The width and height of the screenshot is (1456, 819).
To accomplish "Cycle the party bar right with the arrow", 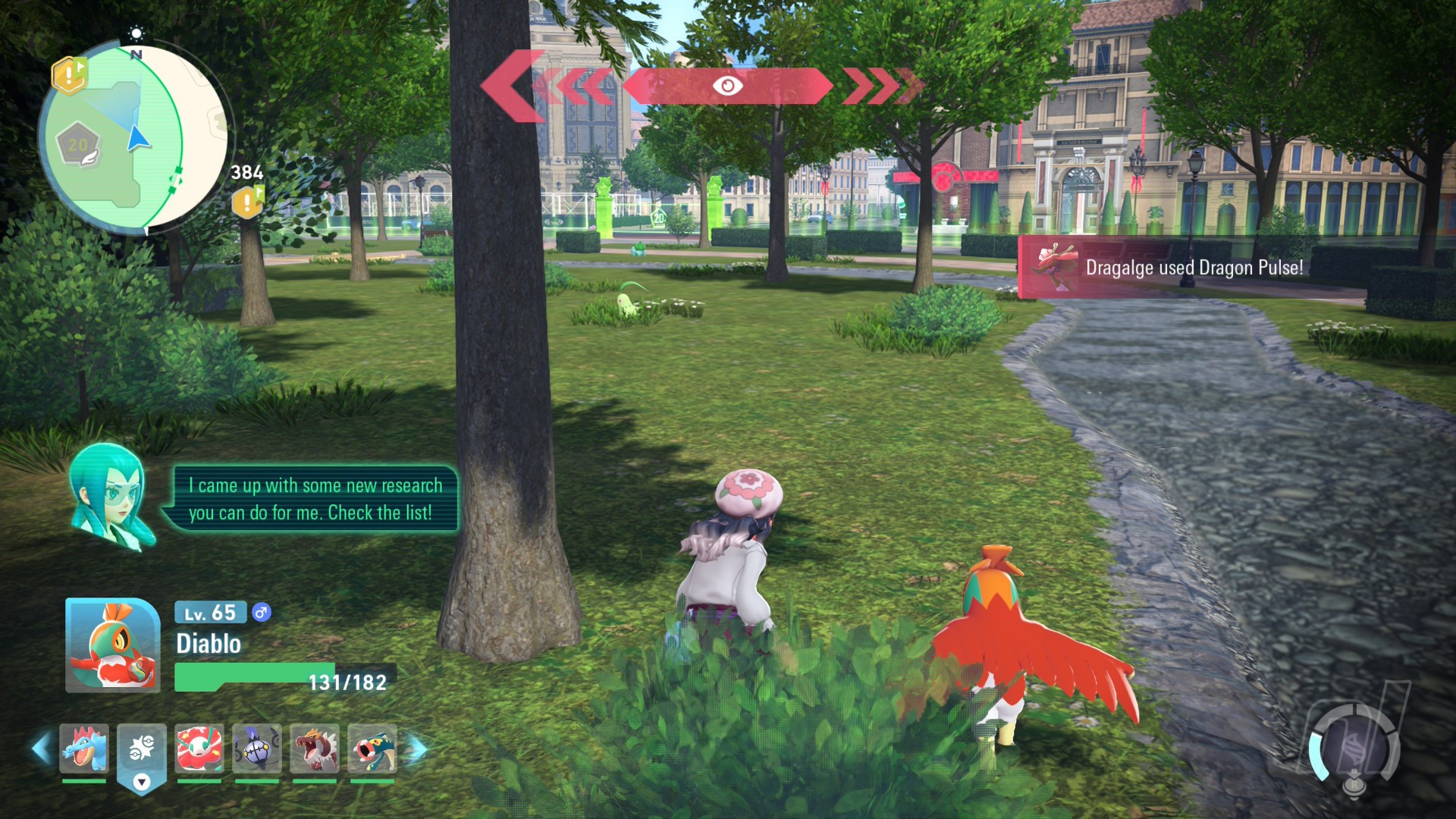I will (417, 748).
